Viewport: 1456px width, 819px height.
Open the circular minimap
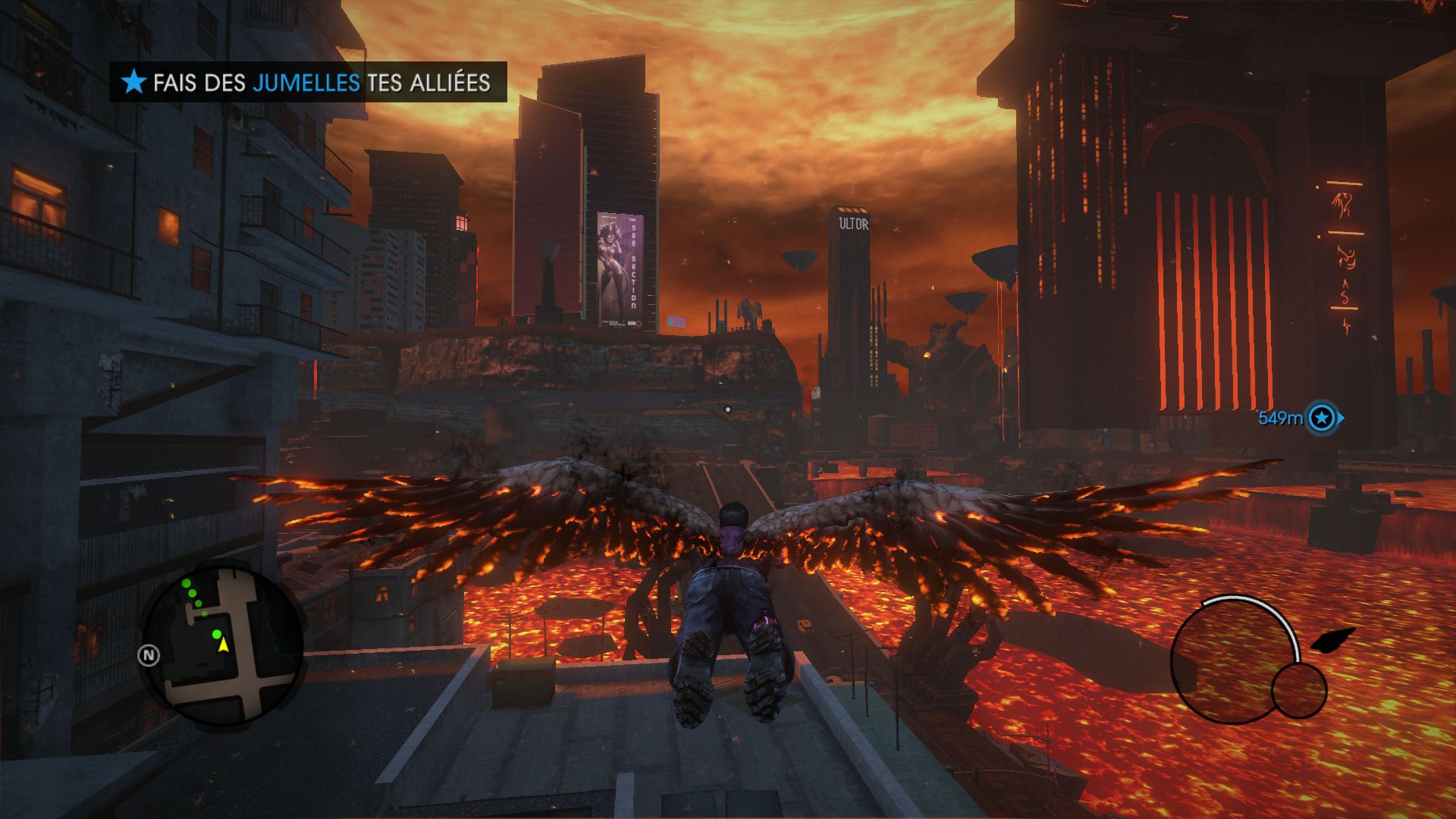coord(224,645)
